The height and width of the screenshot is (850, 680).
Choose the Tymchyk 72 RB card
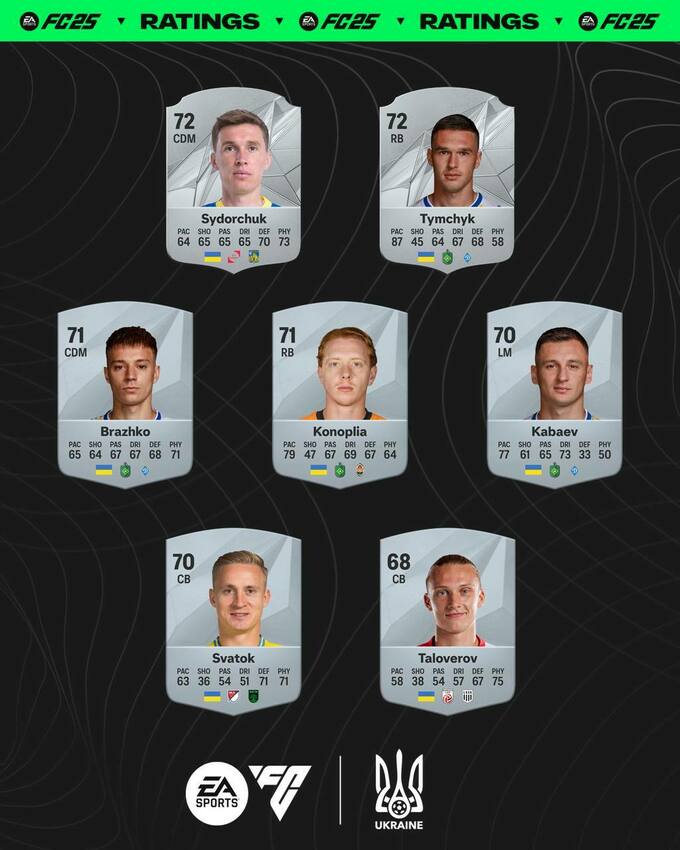click(447, 180)
